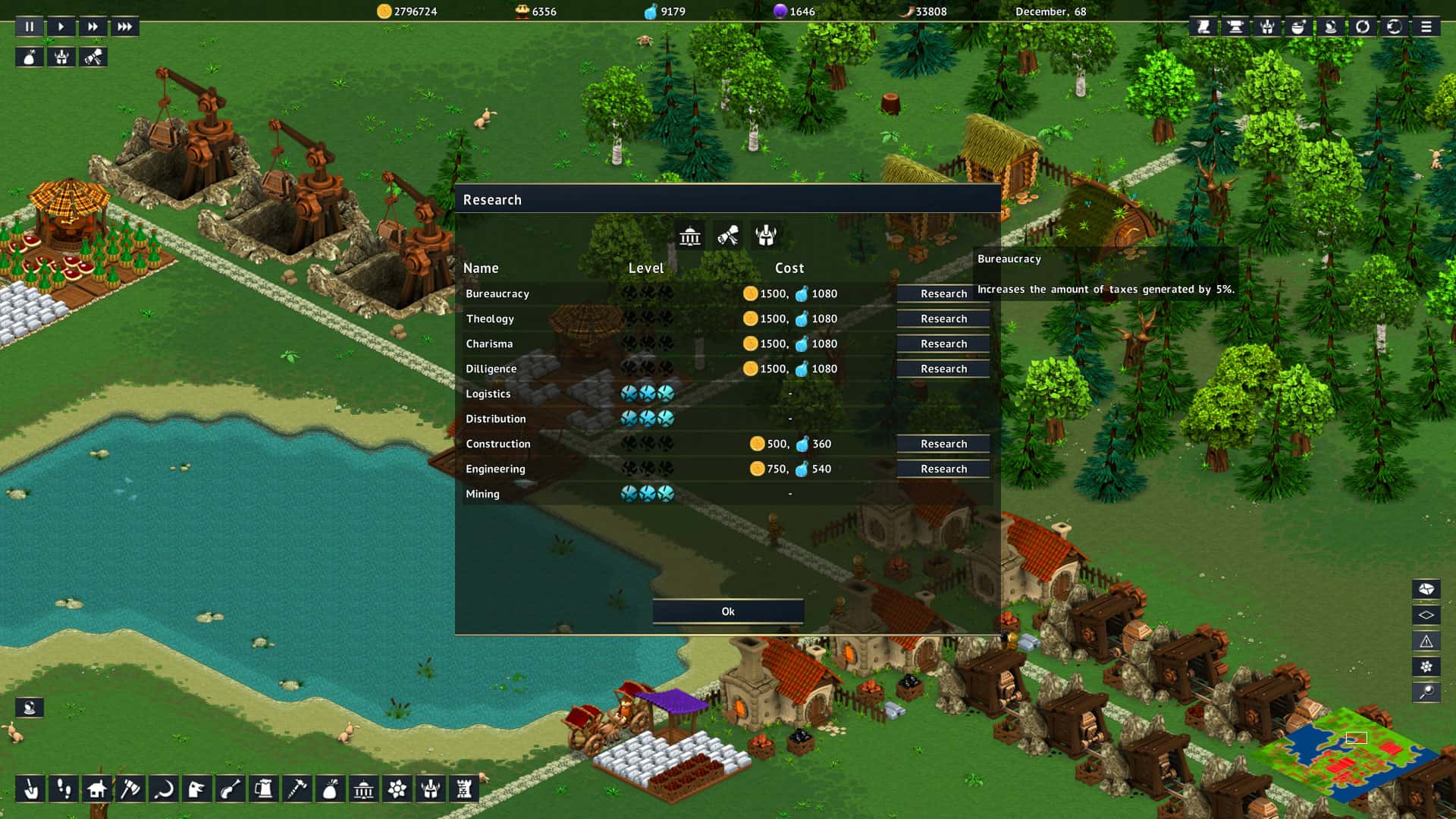
Task: Open the house construction menu
Action: (96, 789)
